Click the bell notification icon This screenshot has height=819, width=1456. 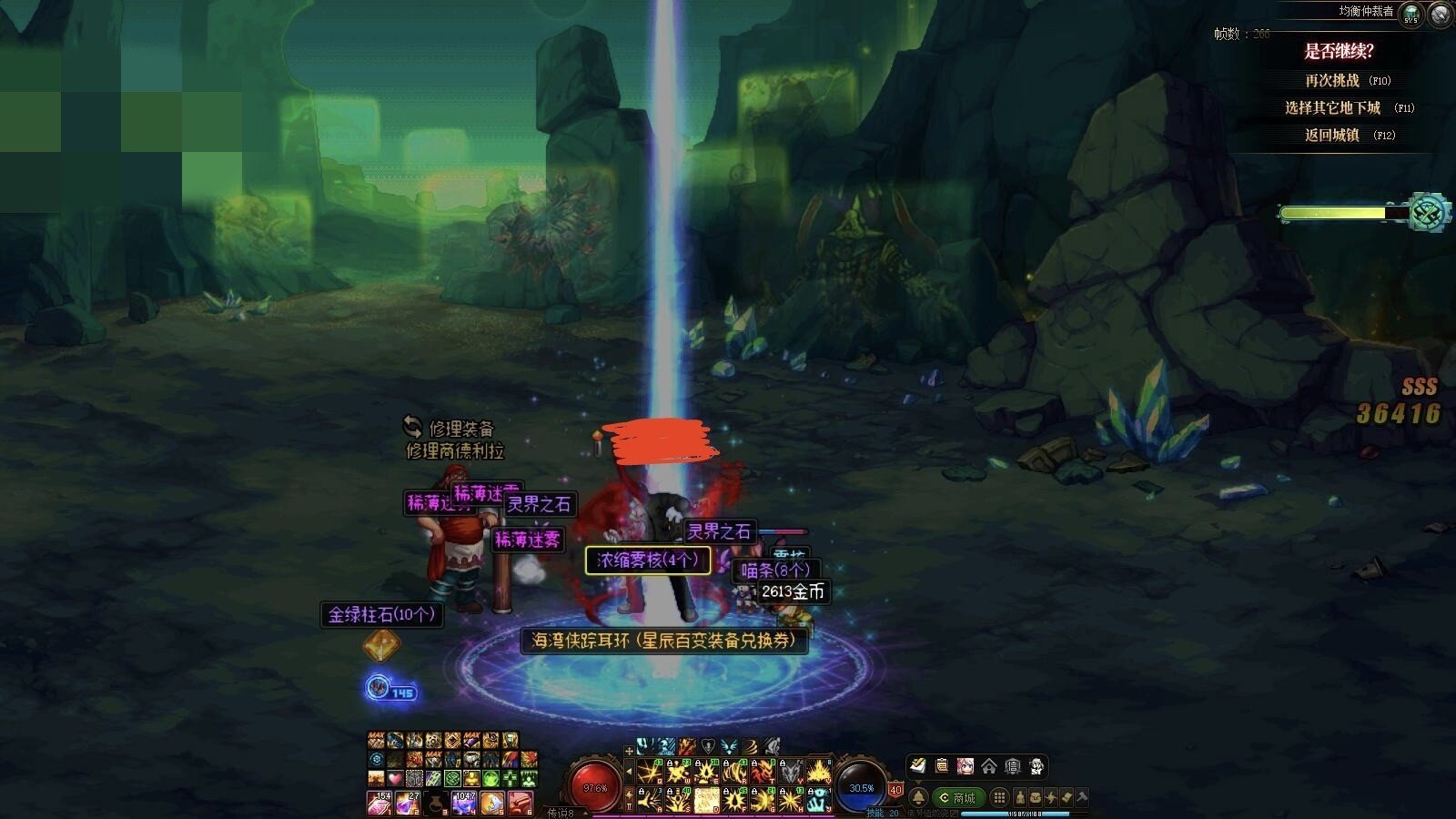pos(919,798)
